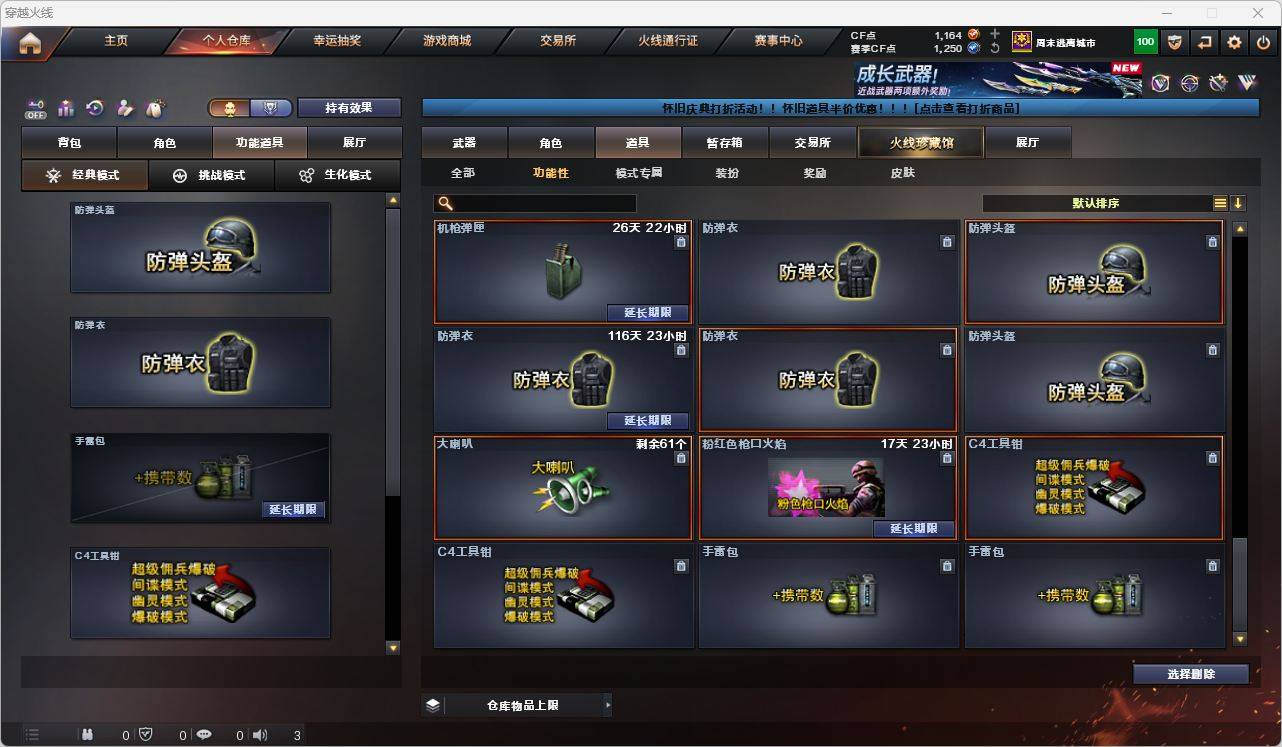Expand the 仓库物品上限 panel arrow

607,704
